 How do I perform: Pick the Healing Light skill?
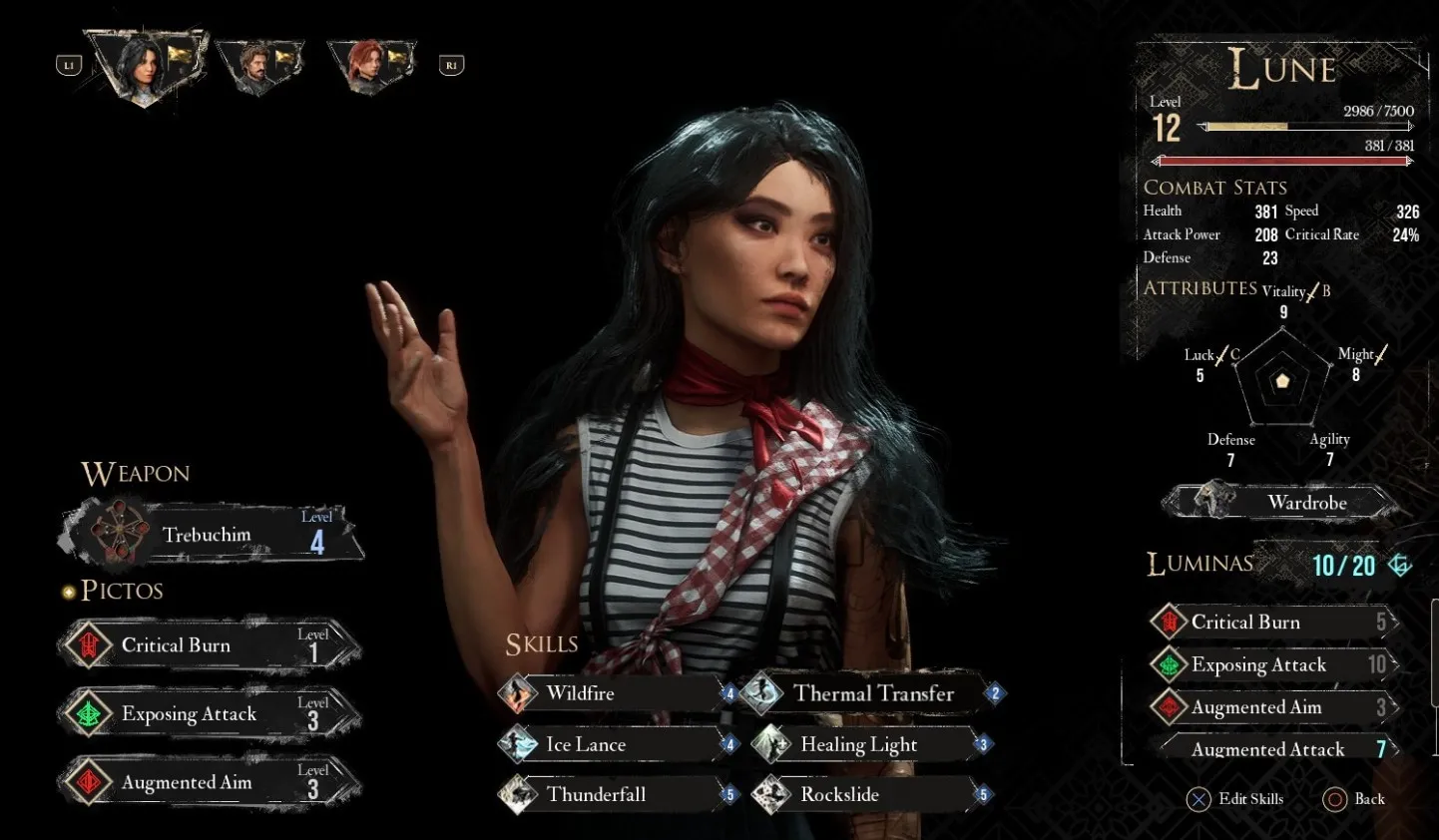tap(866, 744)
